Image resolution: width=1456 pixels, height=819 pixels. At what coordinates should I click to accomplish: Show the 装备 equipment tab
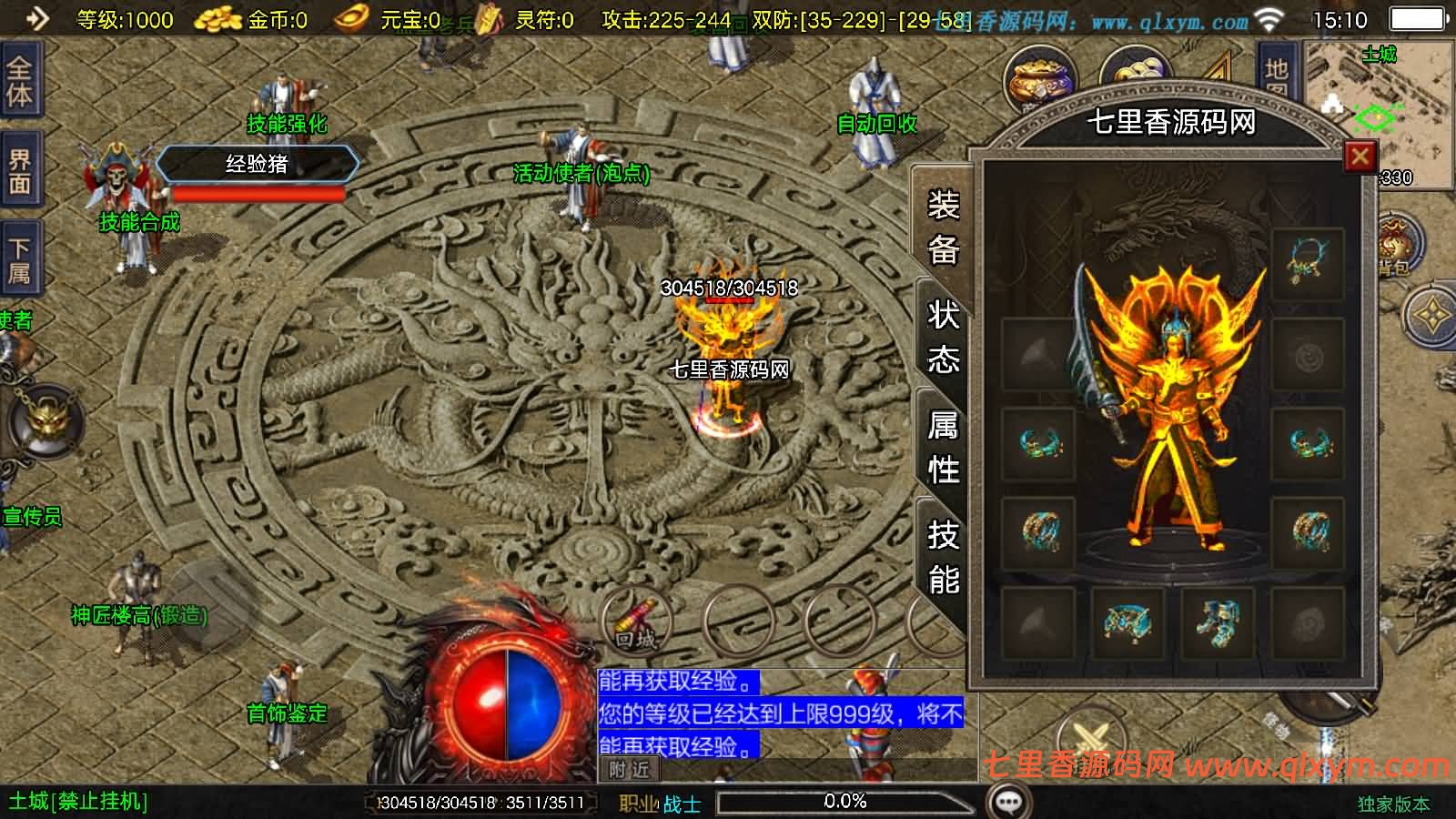tap(943, 227)
